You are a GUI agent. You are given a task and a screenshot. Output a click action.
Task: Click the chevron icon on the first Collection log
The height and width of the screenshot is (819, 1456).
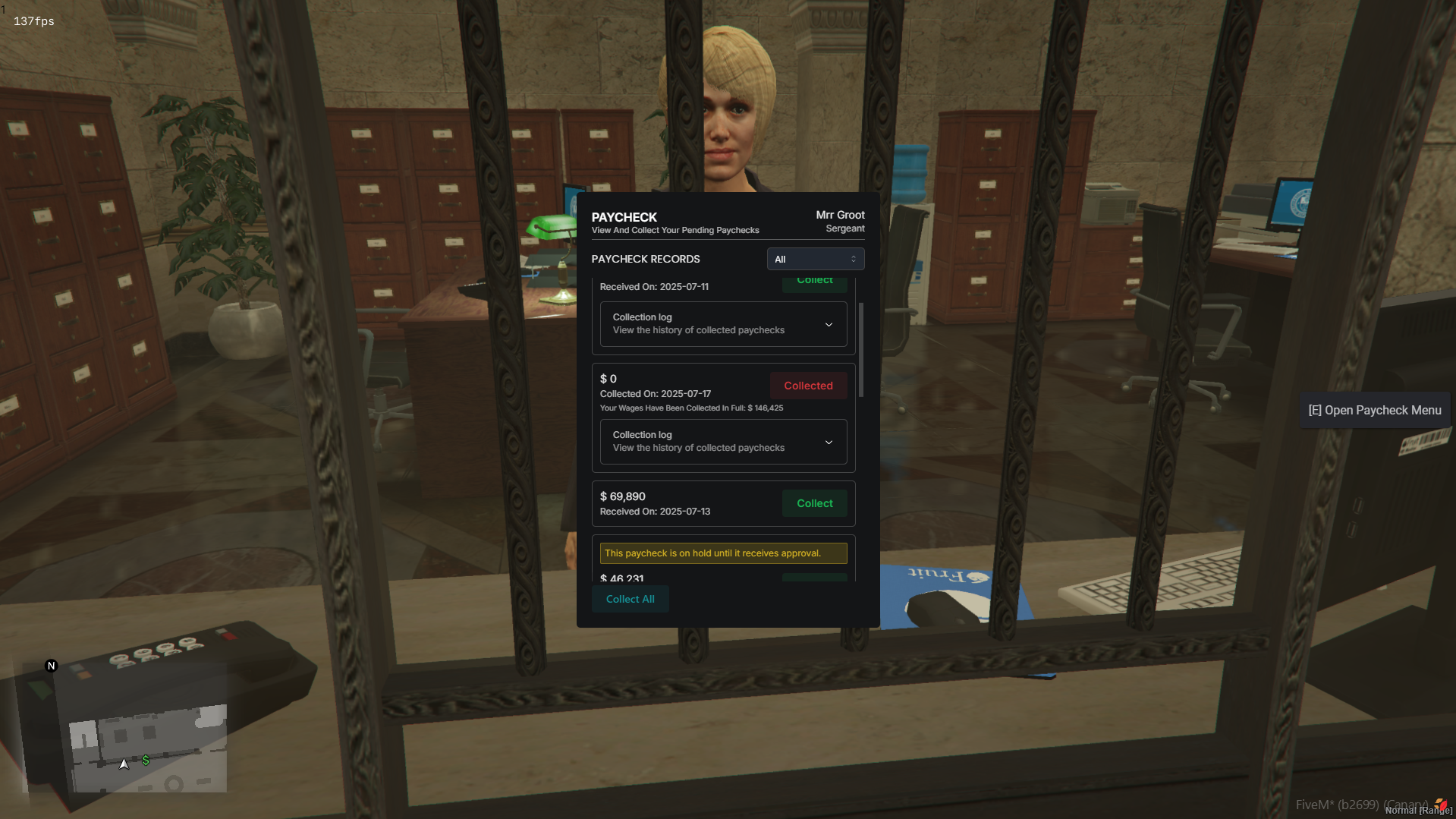tap(829, 324)
